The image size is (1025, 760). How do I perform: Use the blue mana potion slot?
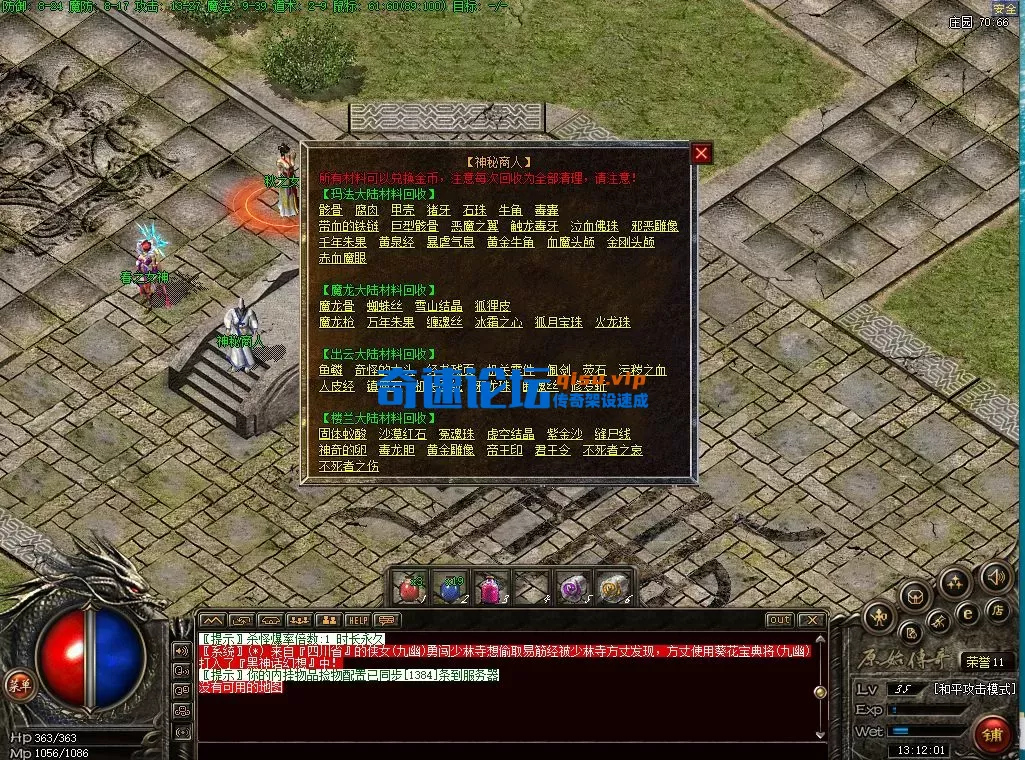450,588
